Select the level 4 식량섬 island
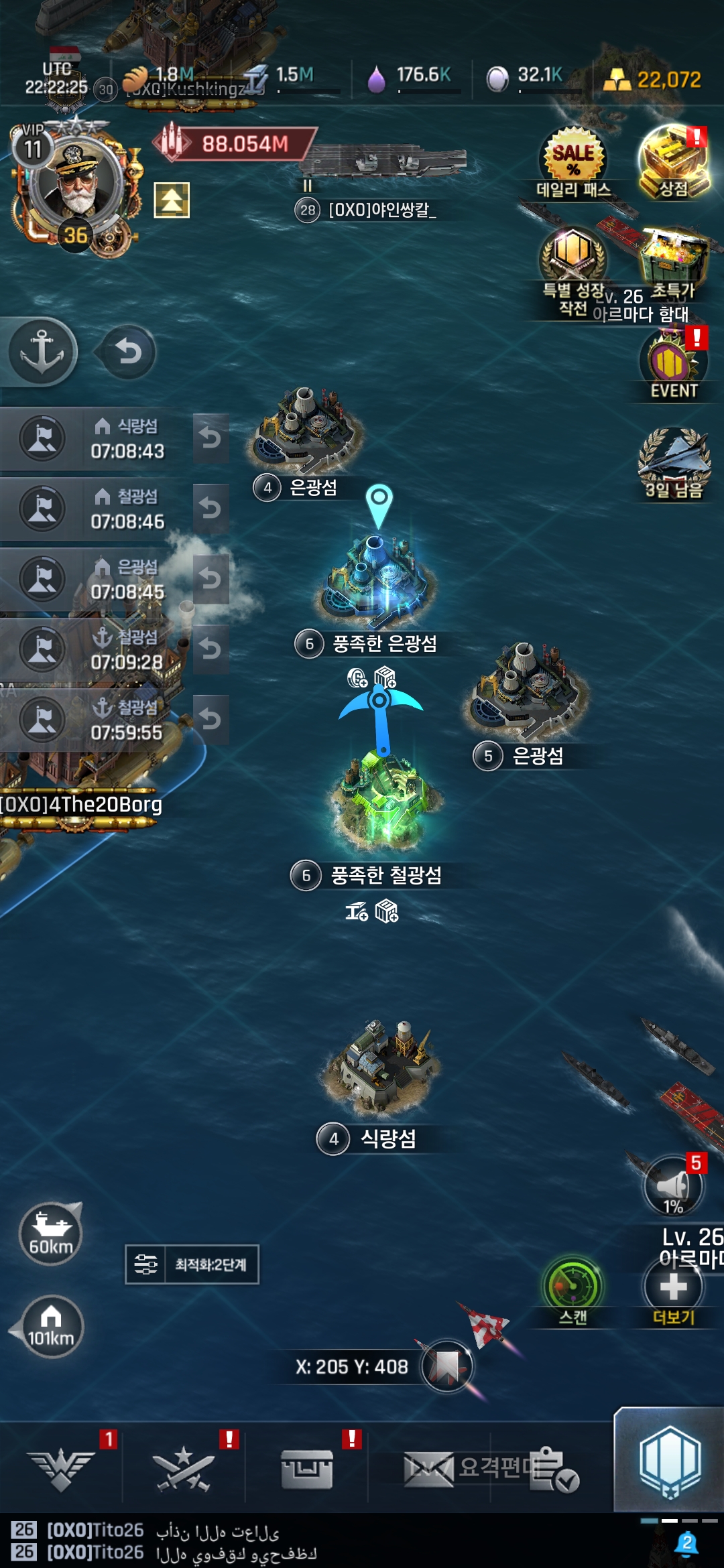The width and height of the screenshot is (724, 1568). coord(383,1067)
